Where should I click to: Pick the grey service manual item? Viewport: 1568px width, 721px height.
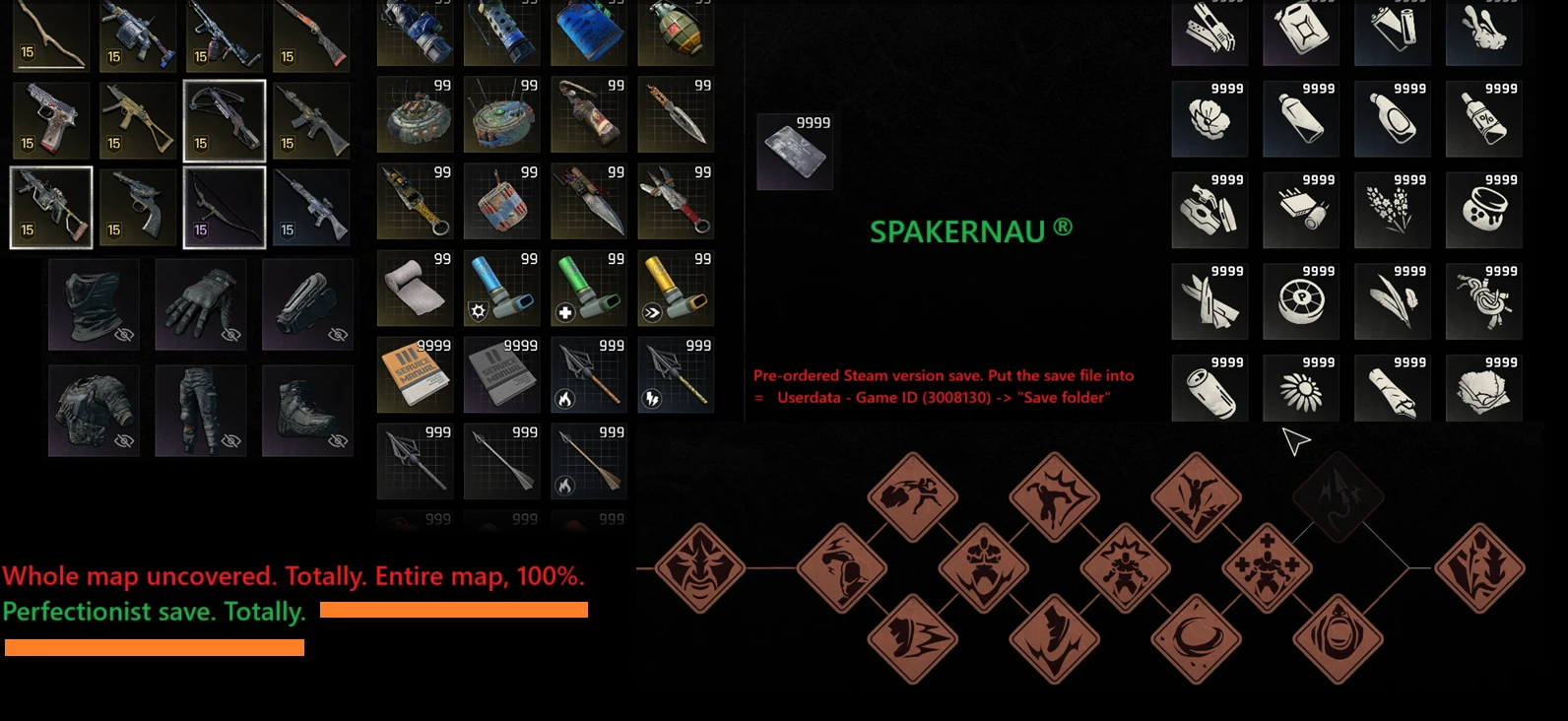tap(501, 375)
